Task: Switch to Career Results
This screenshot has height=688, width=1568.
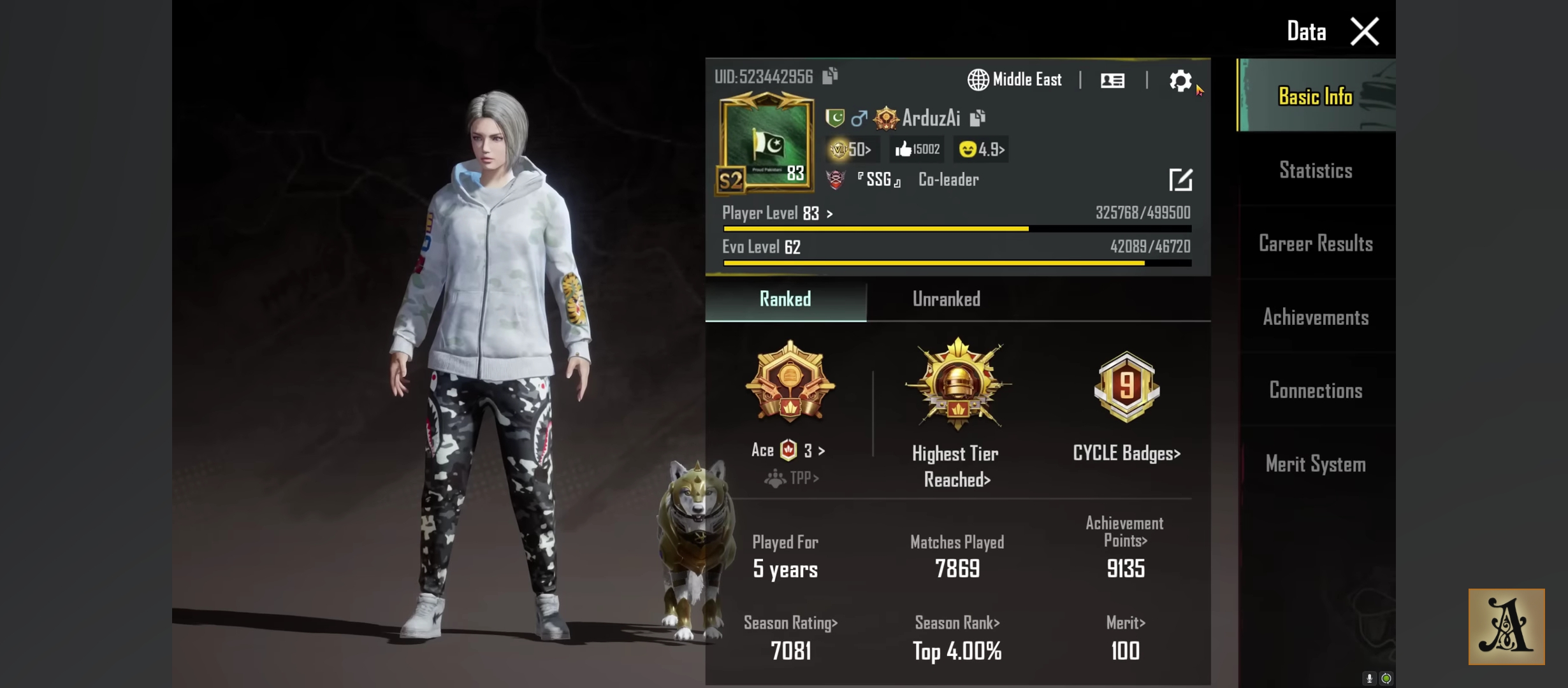Action: pyautogui.click(x=1316, y=243)
